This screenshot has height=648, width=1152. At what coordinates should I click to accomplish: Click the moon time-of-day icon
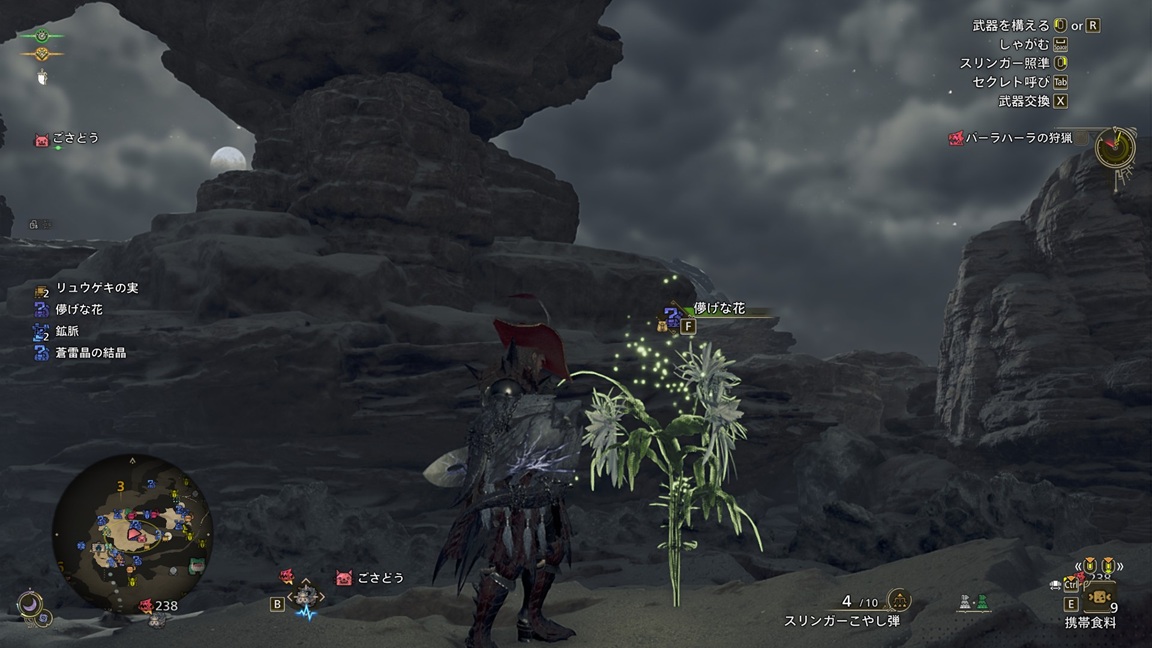[32, 604]
